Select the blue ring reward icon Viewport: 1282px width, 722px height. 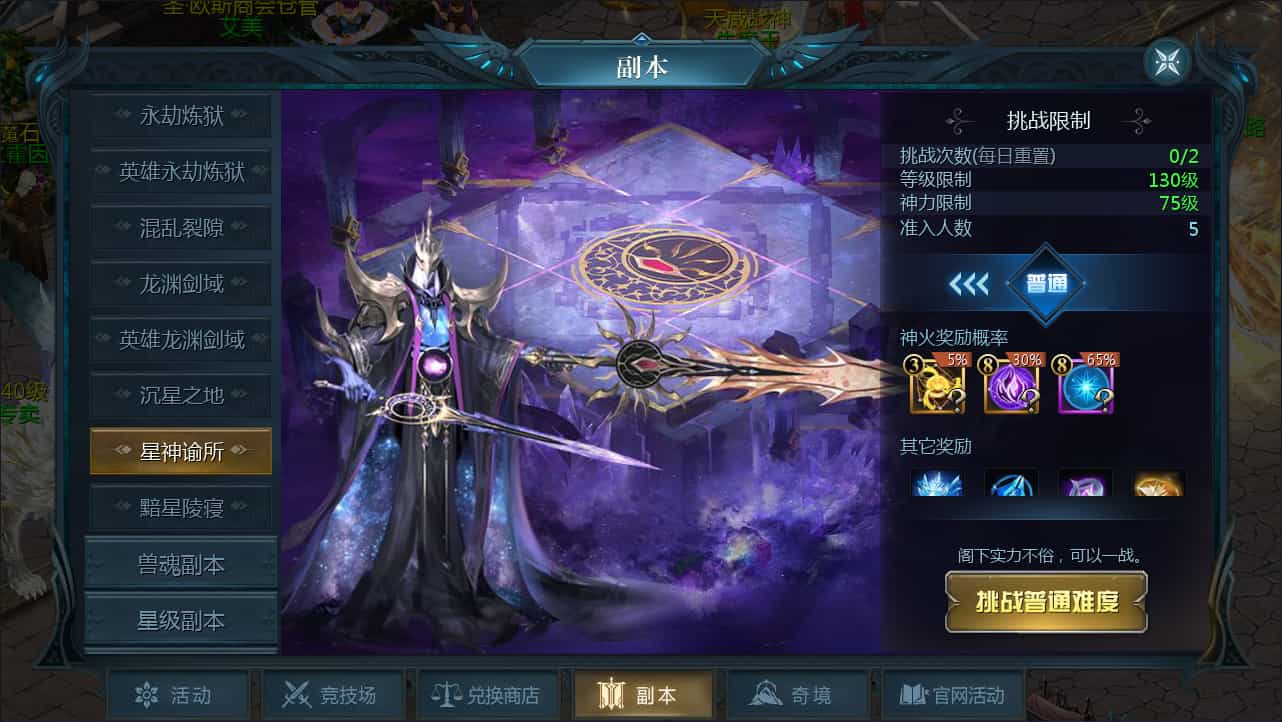click(x=1011, y=486)
